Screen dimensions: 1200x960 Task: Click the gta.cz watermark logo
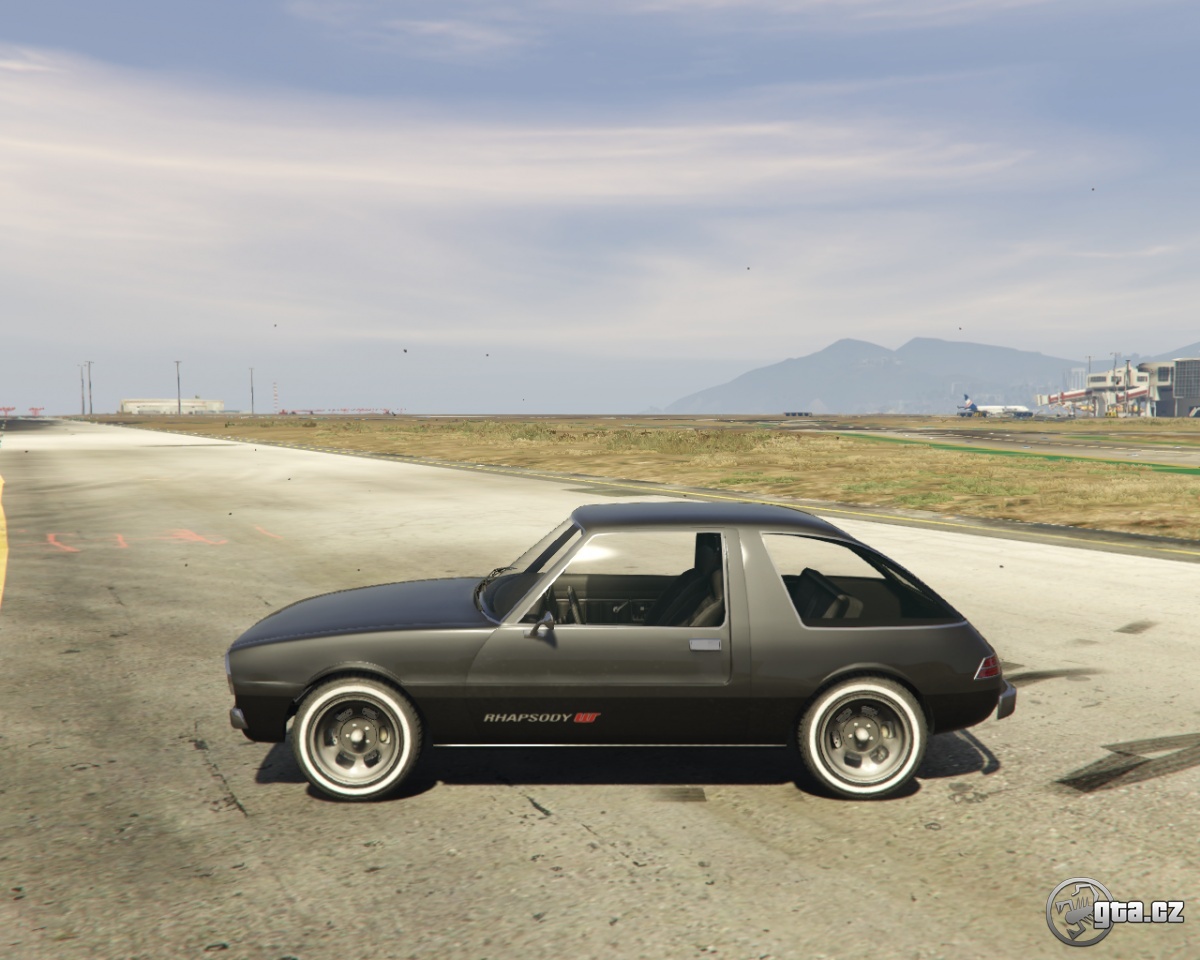(1114, 911)
